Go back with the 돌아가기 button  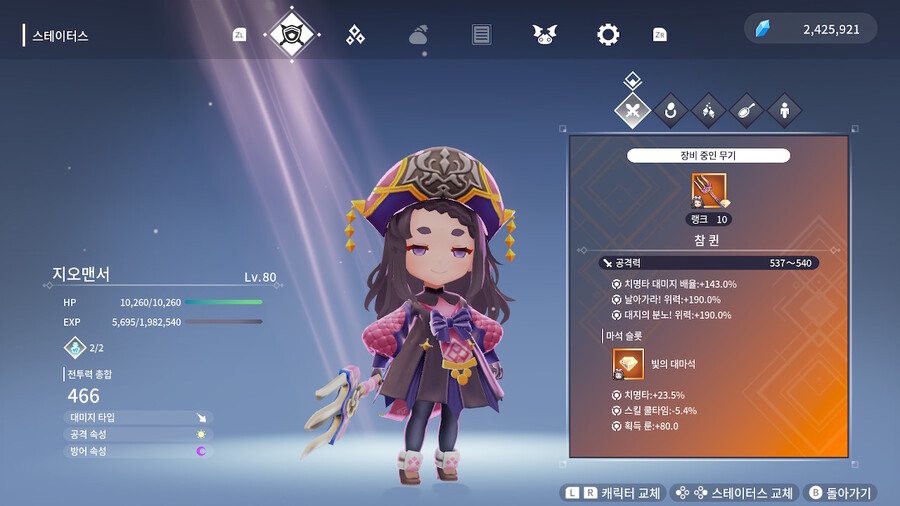841,493
